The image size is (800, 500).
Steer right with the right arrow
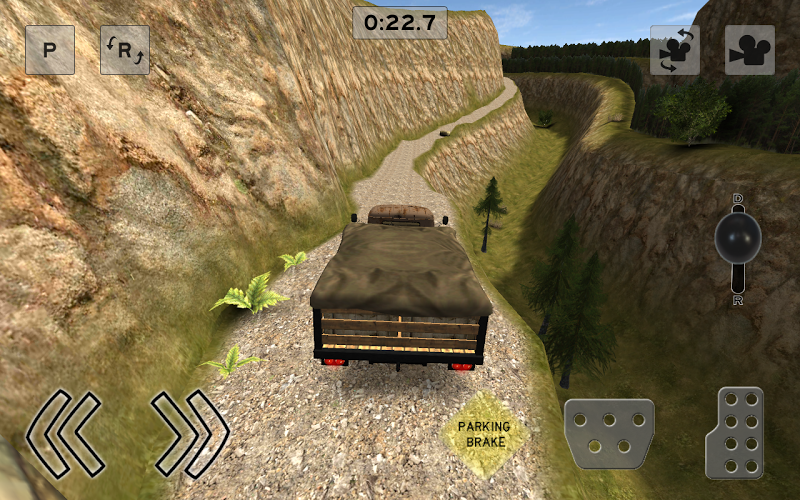coord(190,433)
